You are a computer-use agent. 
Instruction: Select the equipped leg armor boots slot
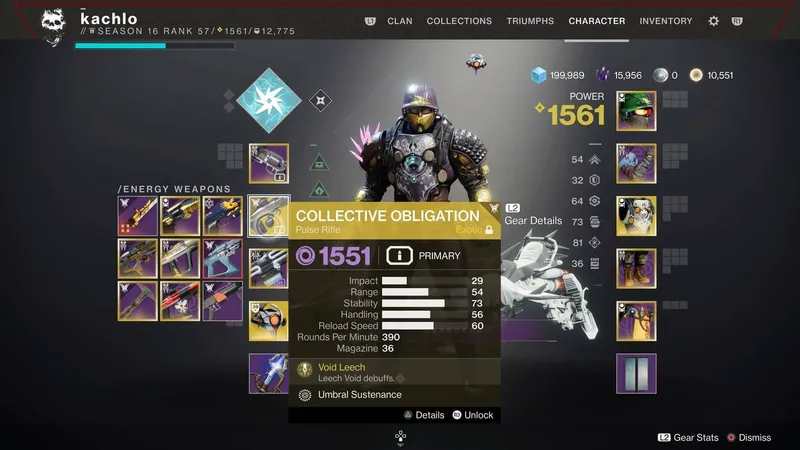[x=636, y=267]
